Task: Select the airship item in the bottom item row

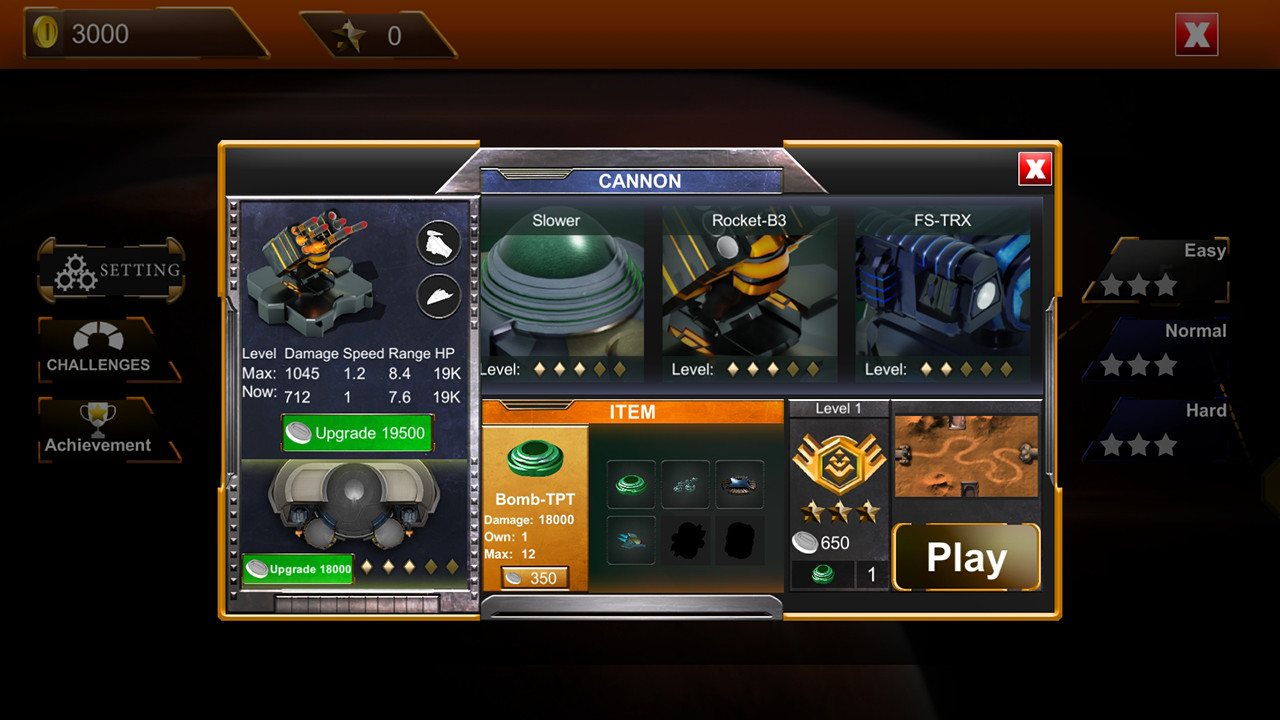Action: point(630,539)
